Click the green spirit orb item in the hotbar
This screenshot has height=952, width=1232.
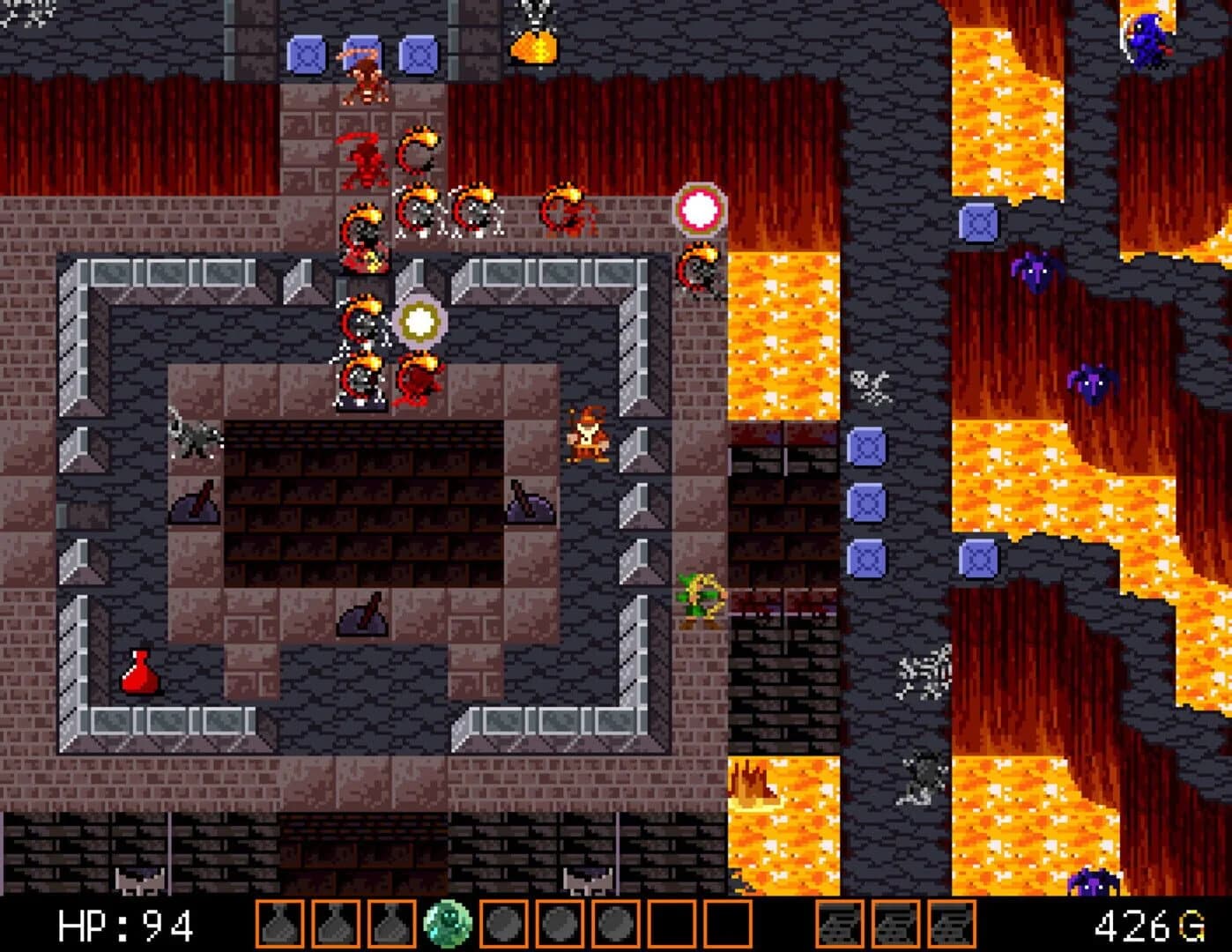449,923
